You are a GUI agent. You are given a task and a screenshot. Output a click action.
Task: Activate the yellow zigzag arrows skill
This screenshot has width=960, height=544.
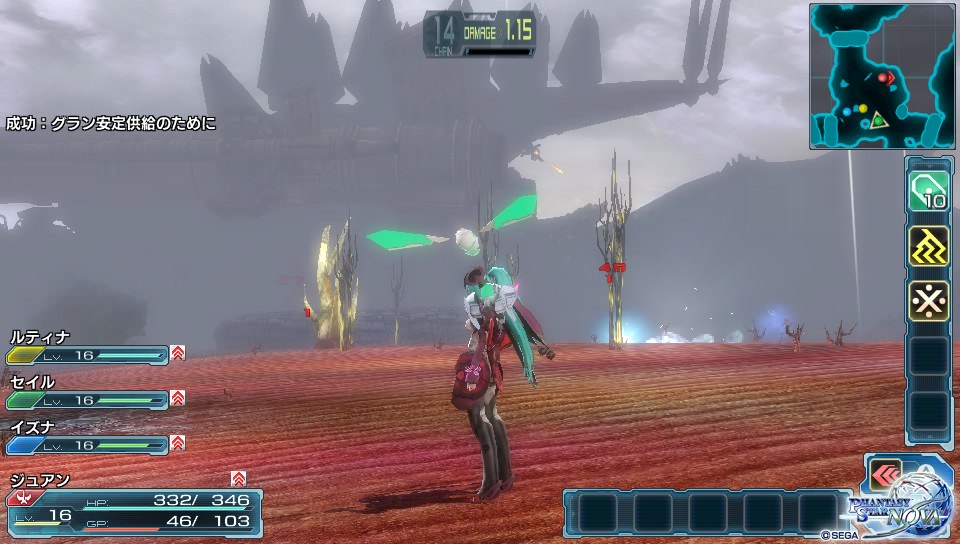[x=928, y=246]
